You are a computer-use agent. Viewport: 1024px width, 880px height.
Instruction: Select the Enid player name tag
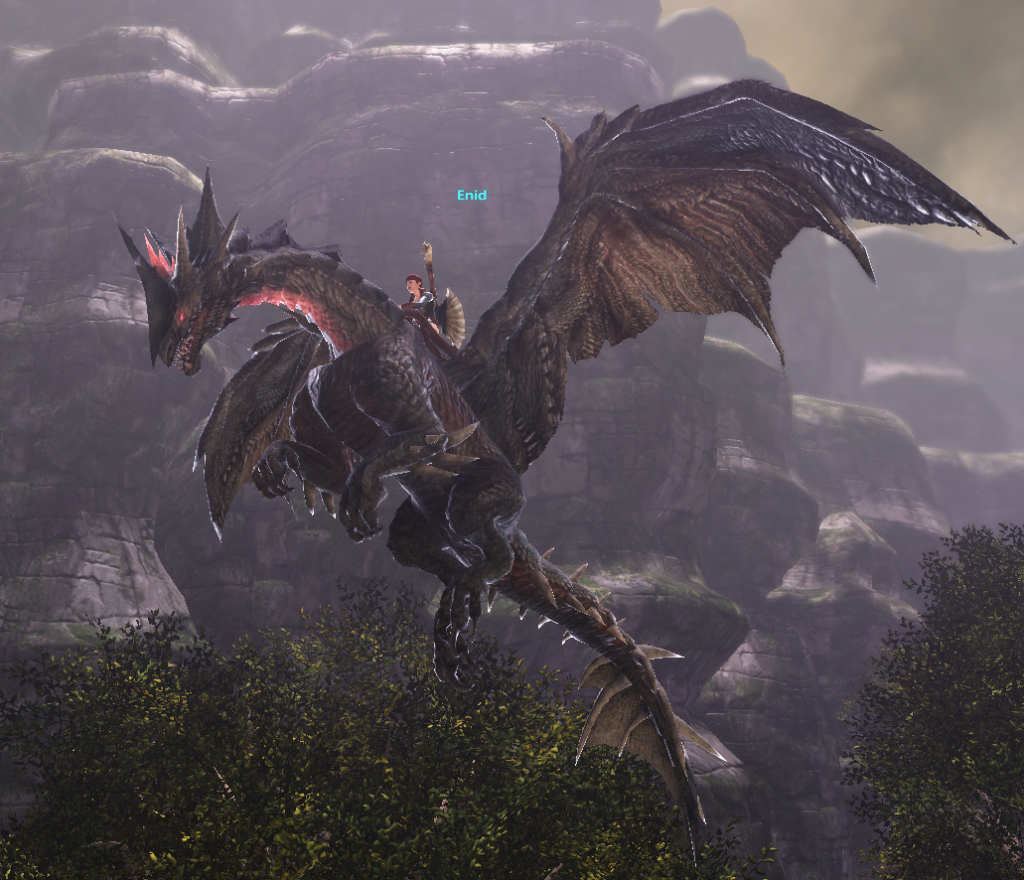point(471,195)
